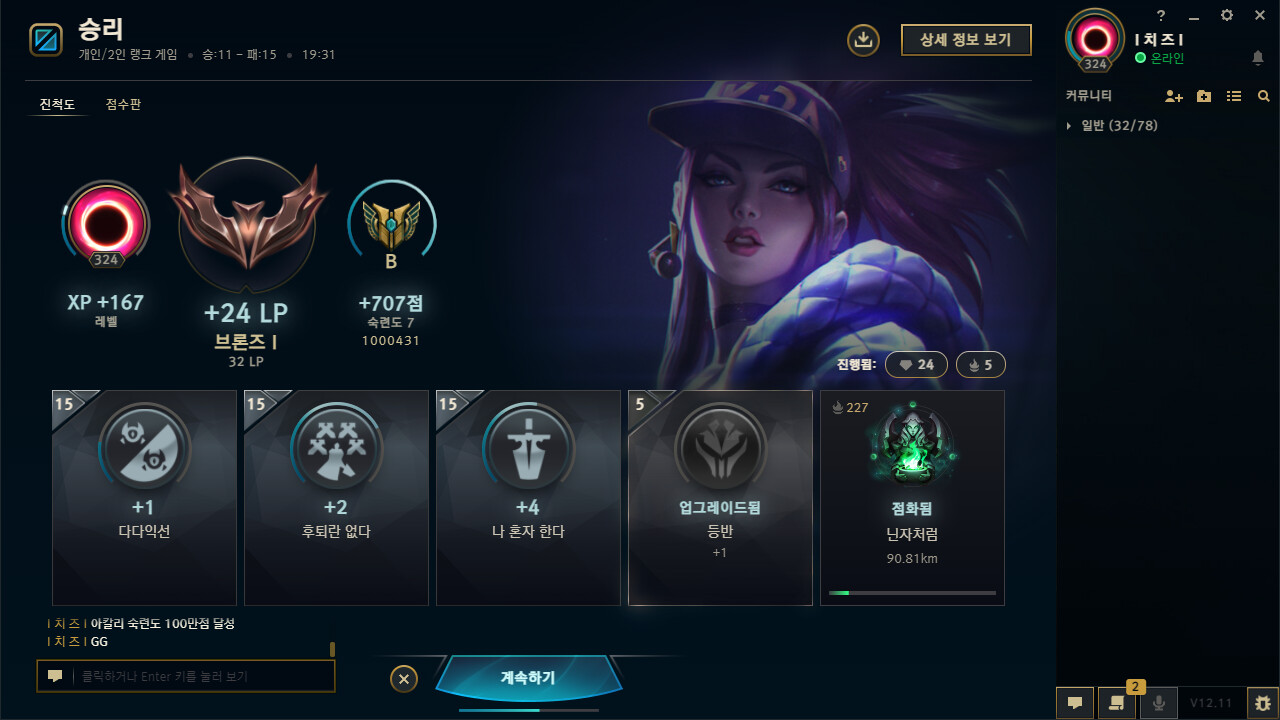Focus the chat message input field
Screen dimensions: 1280x720
coord(200,677)
